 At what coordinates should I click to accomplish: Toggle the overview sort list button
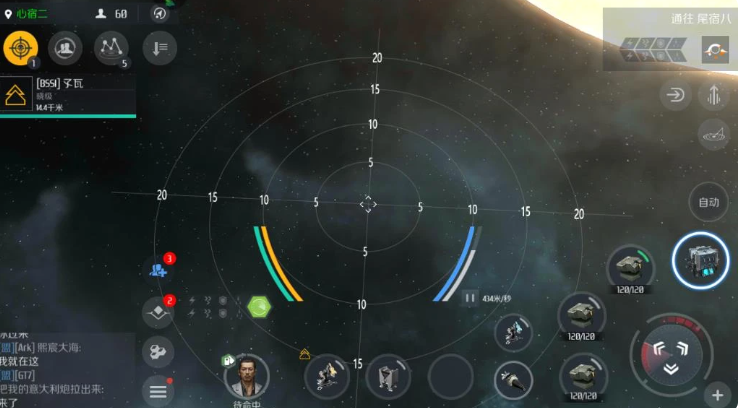click(160, 46)
